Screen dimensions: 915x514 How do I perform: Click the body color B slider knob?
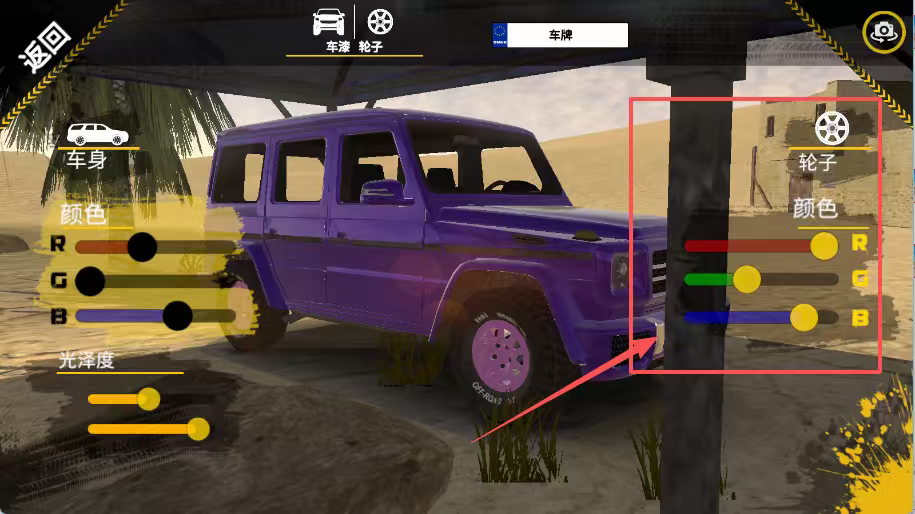[x=177, y=316]
